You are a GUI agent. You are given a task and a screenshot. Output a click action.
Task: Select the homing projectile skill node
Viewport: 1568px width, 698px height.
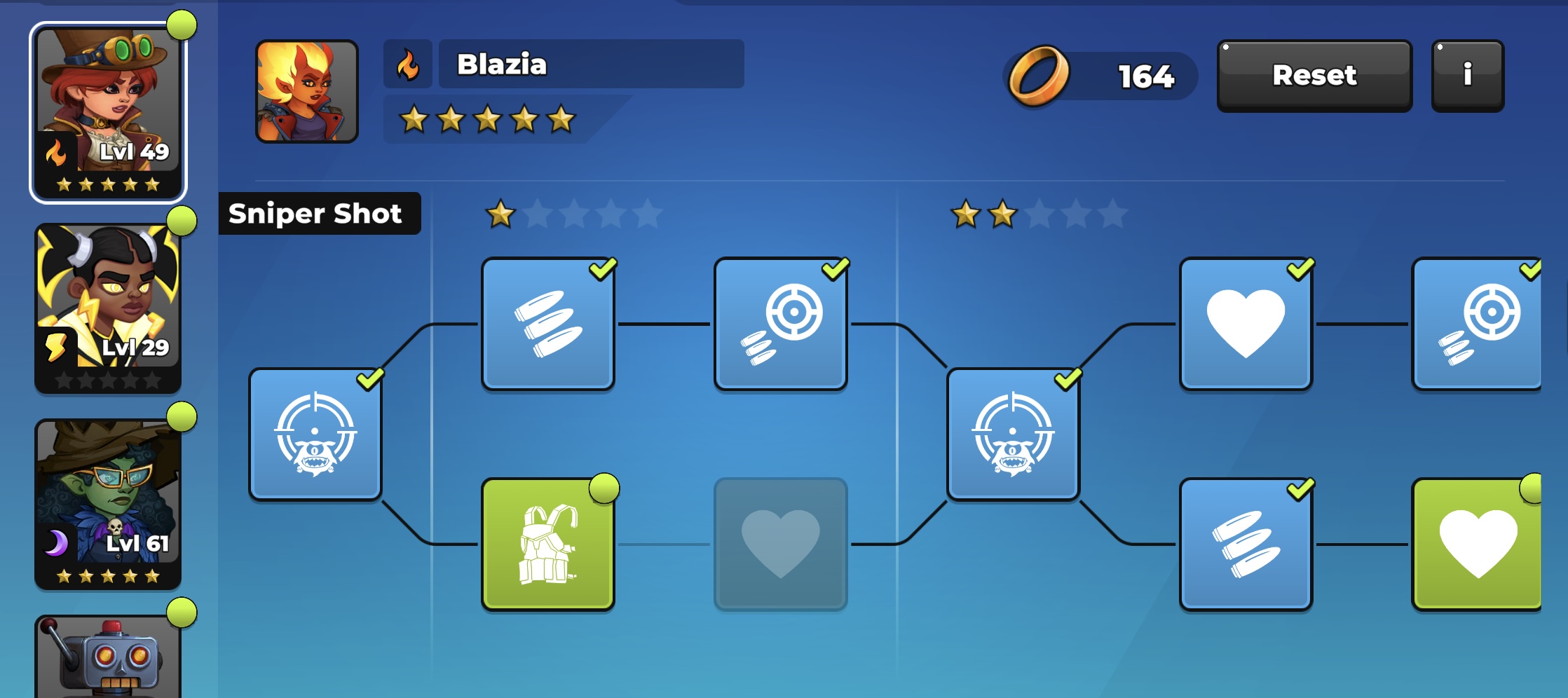click(x=781, y=324)
